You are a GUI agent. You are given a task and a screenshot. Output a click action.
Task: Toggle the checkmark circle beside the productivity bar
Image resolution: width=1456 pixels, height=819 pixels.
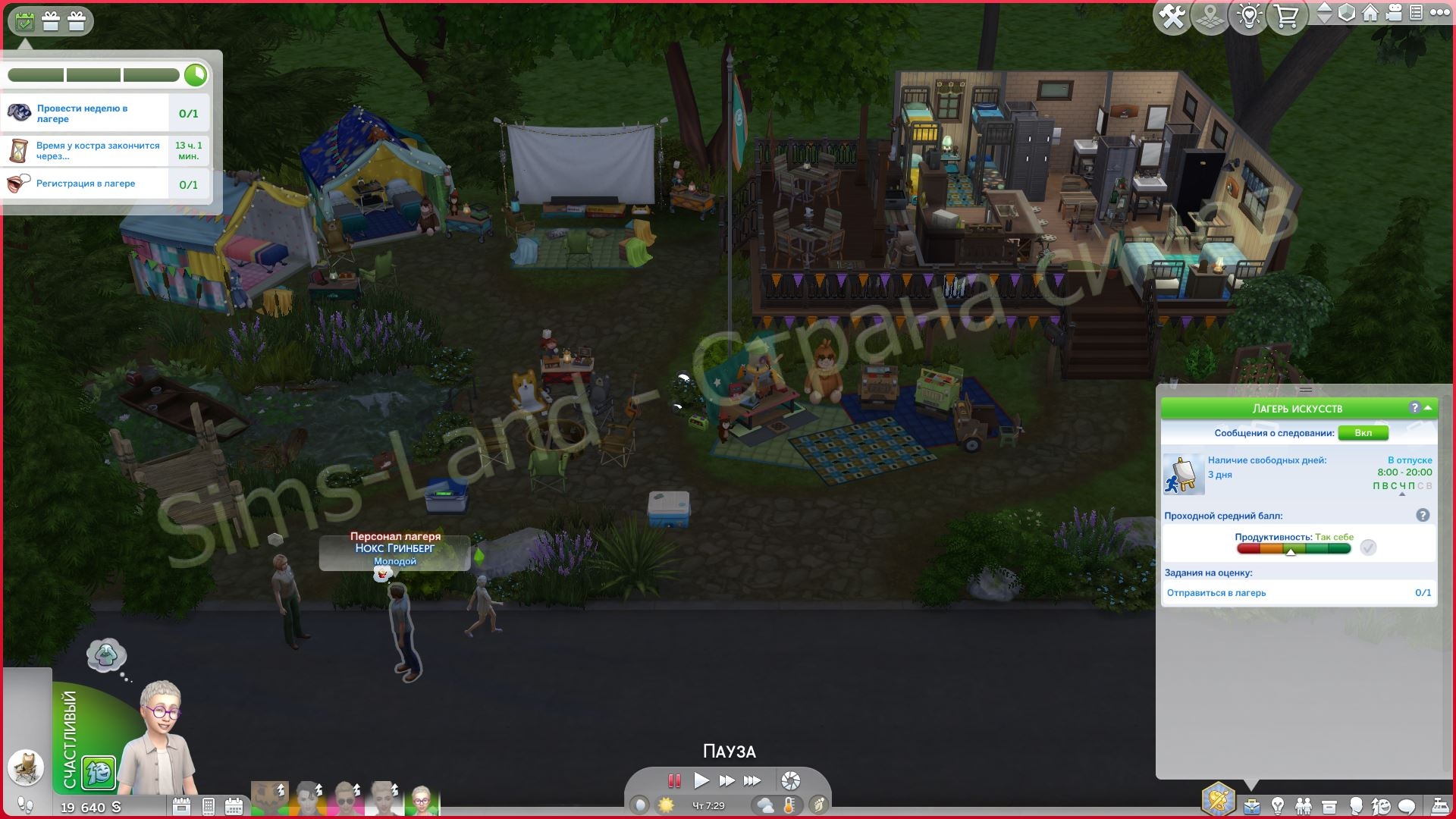coord(1368,548)
